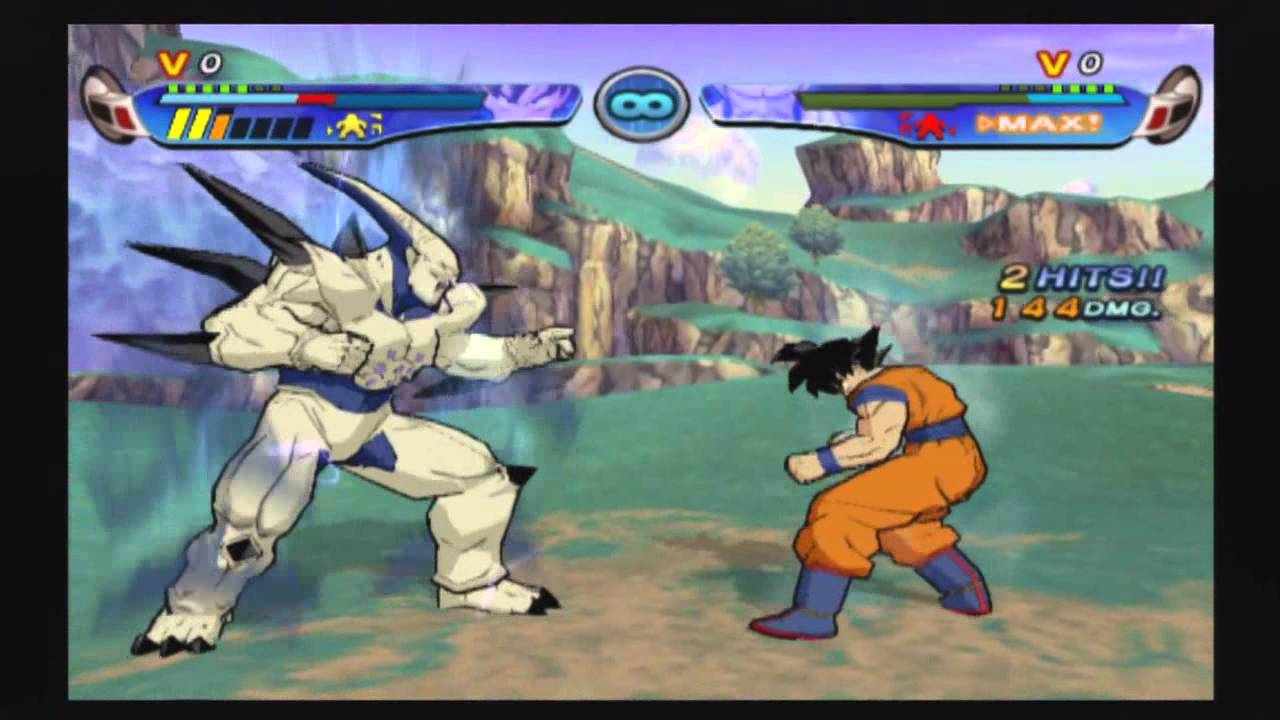Select the red fighter silhouette icon
The width and height of the screenshot is (1280, 720).
tap(925, 126)
